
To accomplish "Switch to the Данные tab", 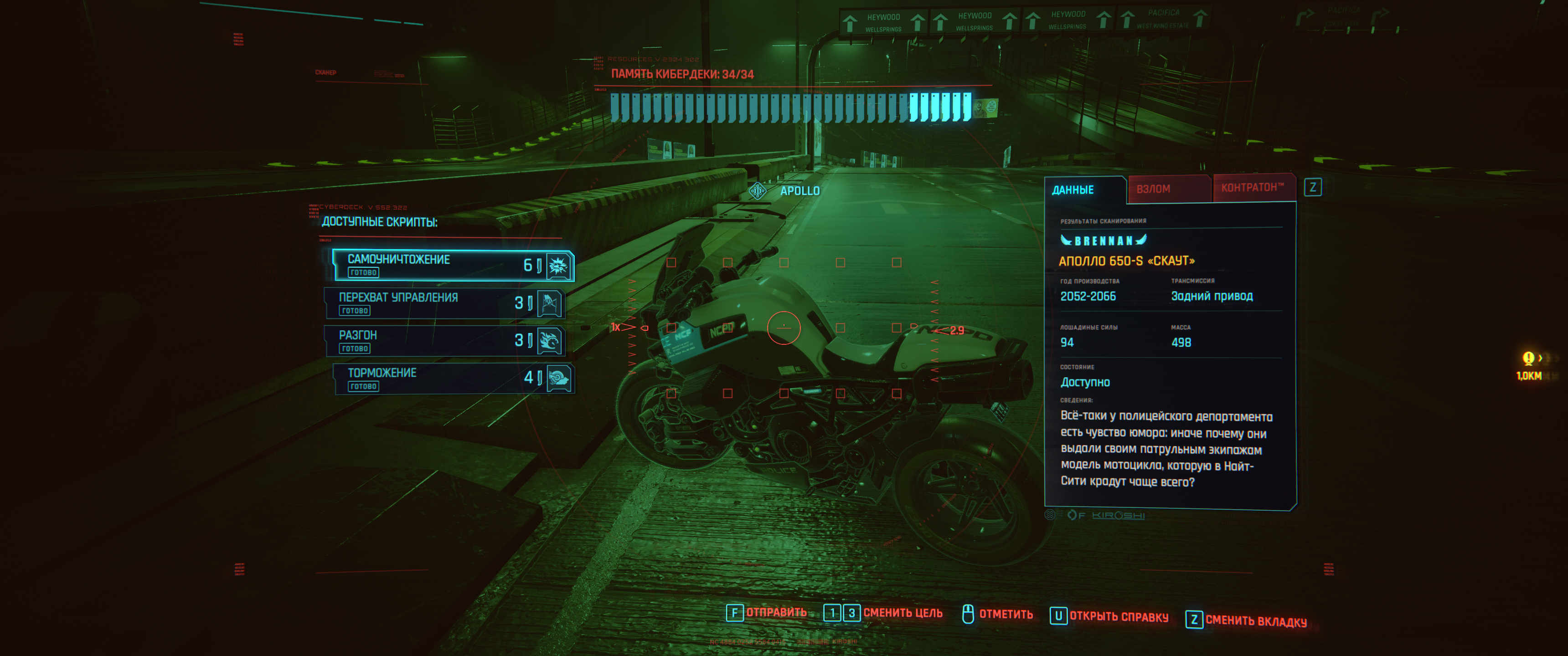I will coord(1073,190).
